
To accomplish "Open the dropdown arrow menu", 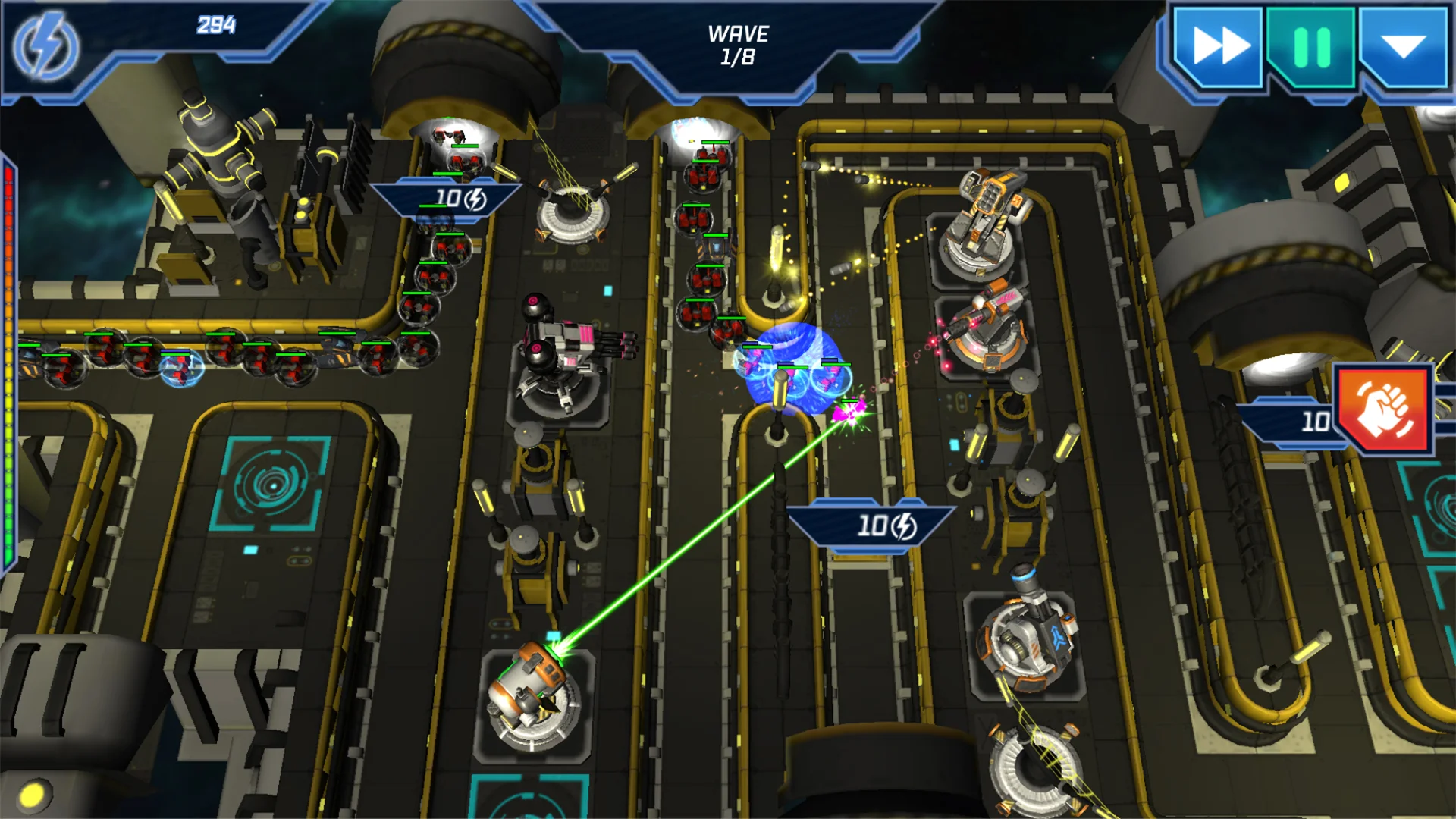I will [x=1404, y=47].
